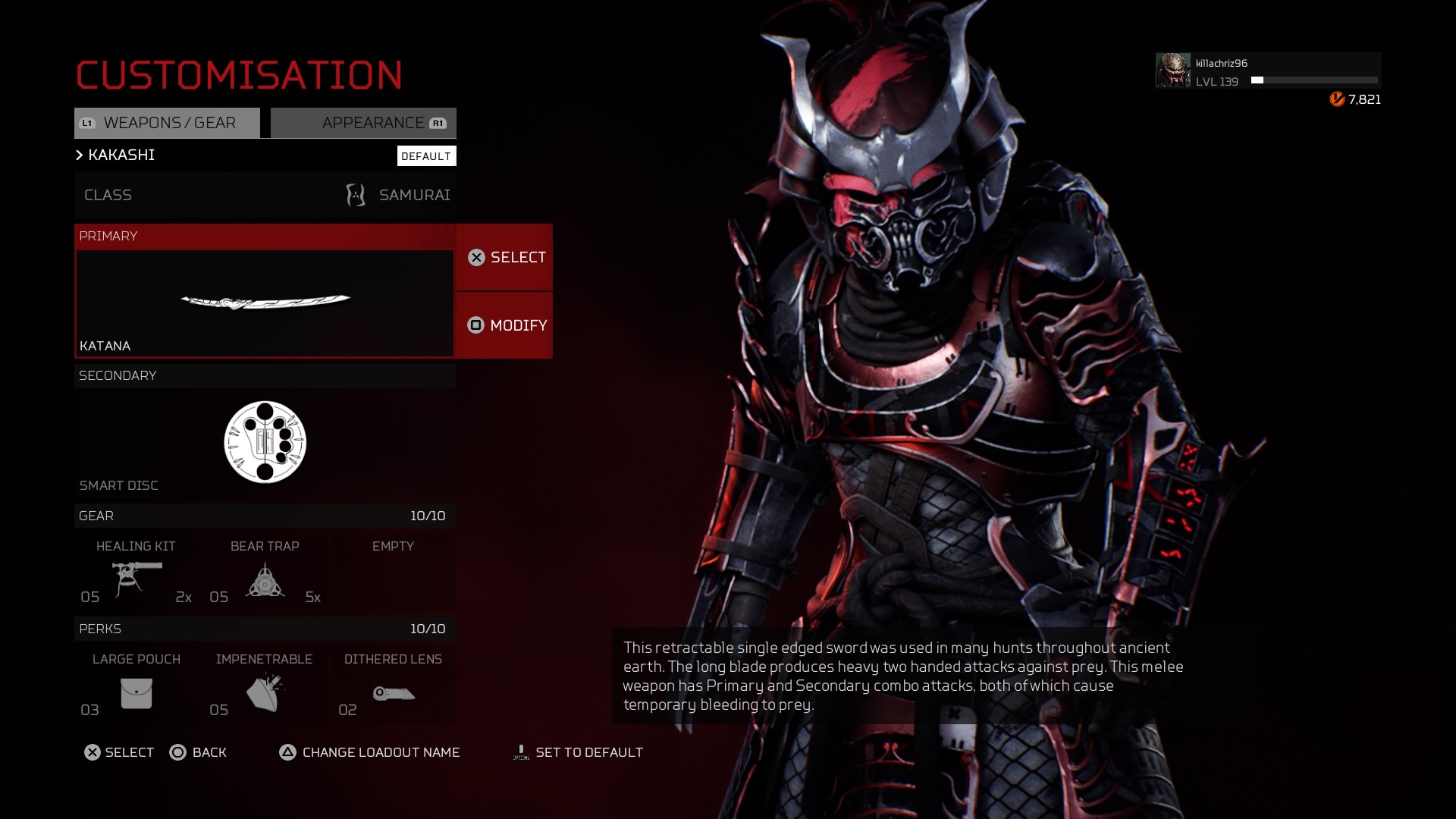The width and height of the screenshot is (1456, 819).
Task: Switch to the Weapons / Gear tab
Action: [x=167, y=123]
